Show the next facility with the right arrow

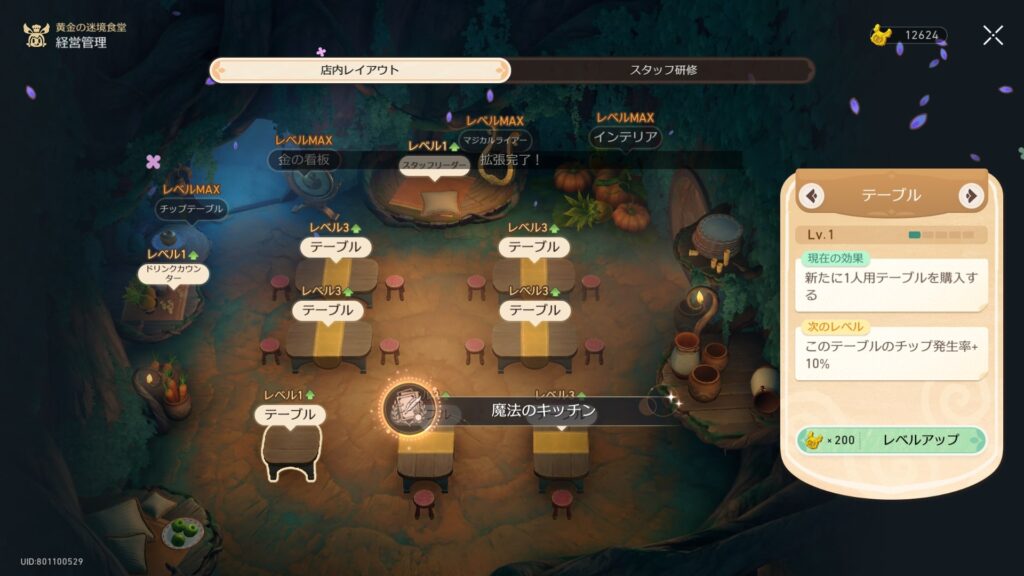tap(969, 196)
